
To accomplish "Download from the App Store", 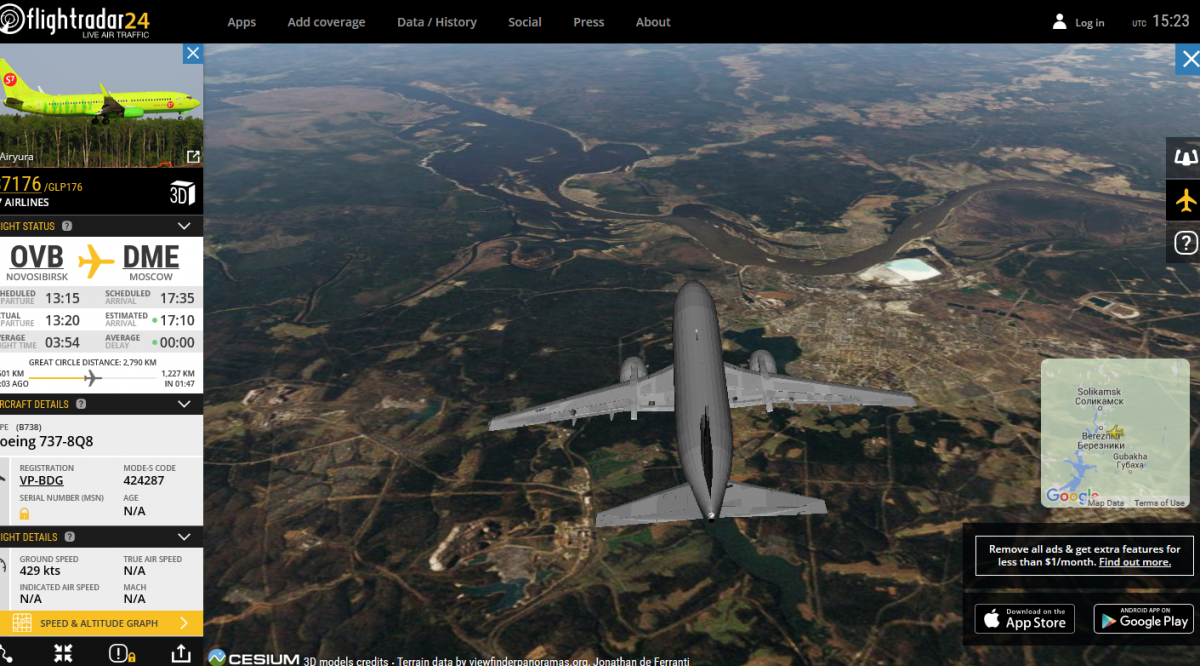I will pos(1024,619).
